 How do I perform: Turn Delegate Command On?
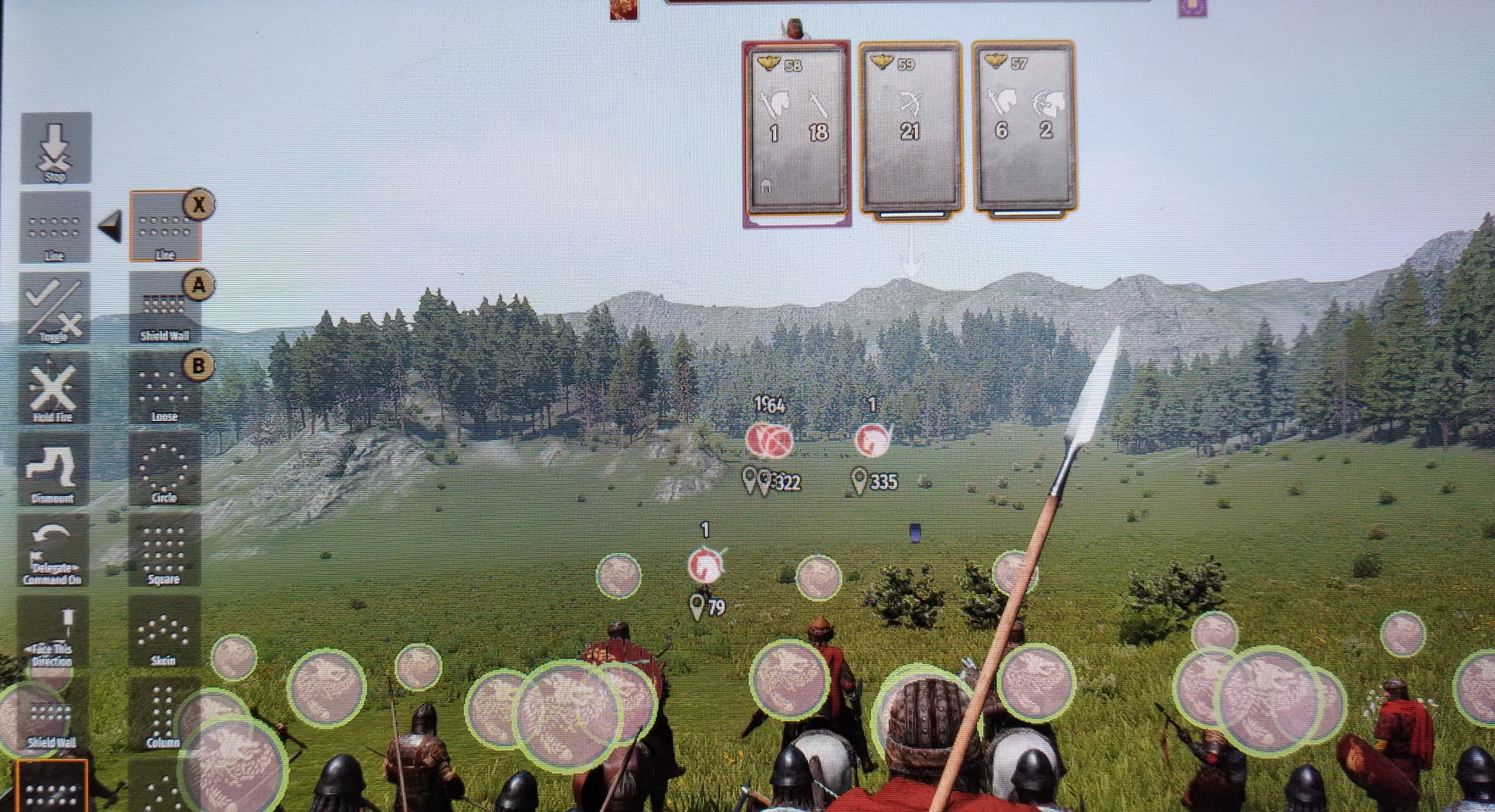[53, 550]
